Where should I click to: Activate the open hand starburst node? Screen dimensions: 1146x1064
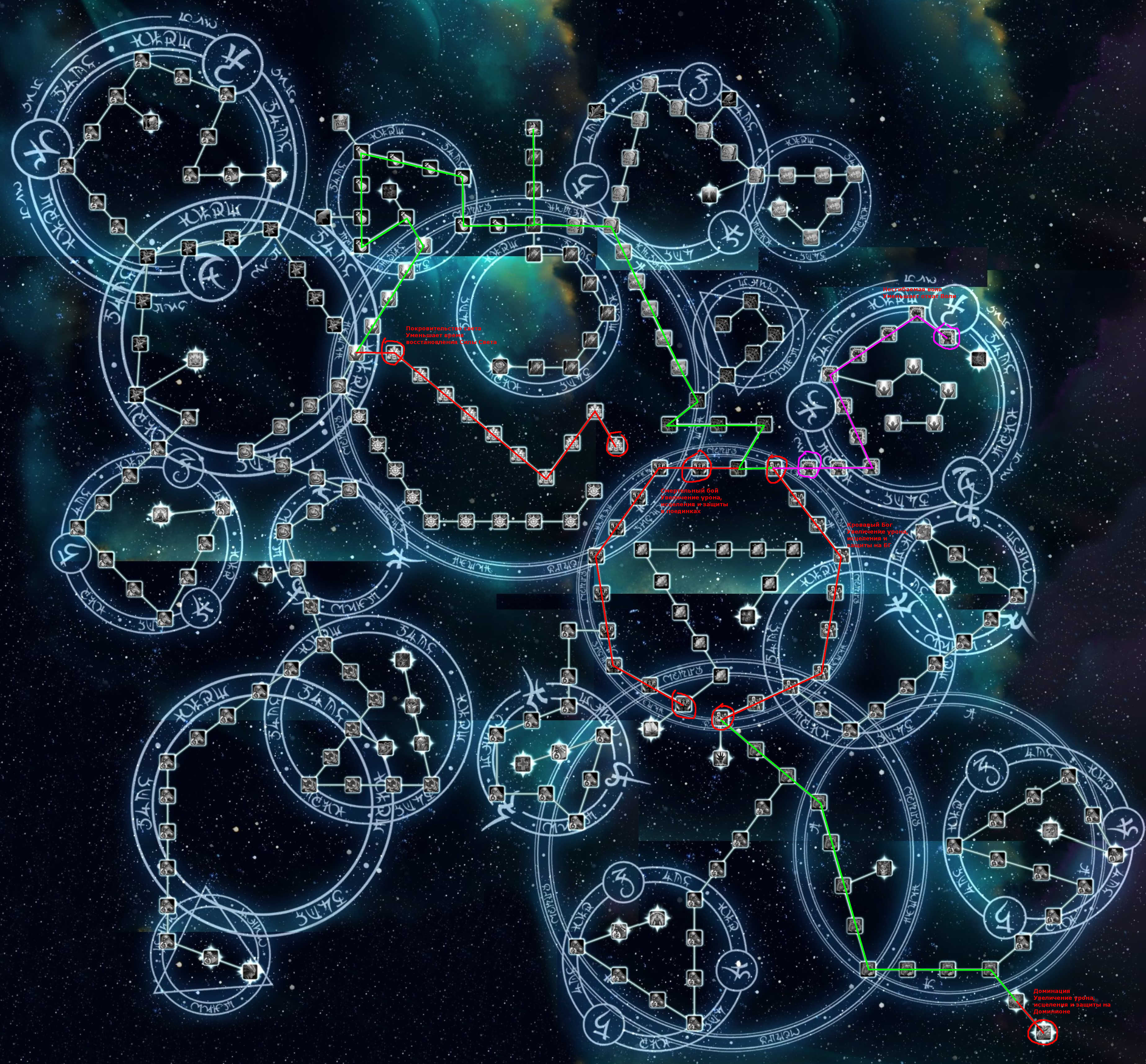point(721,758)
